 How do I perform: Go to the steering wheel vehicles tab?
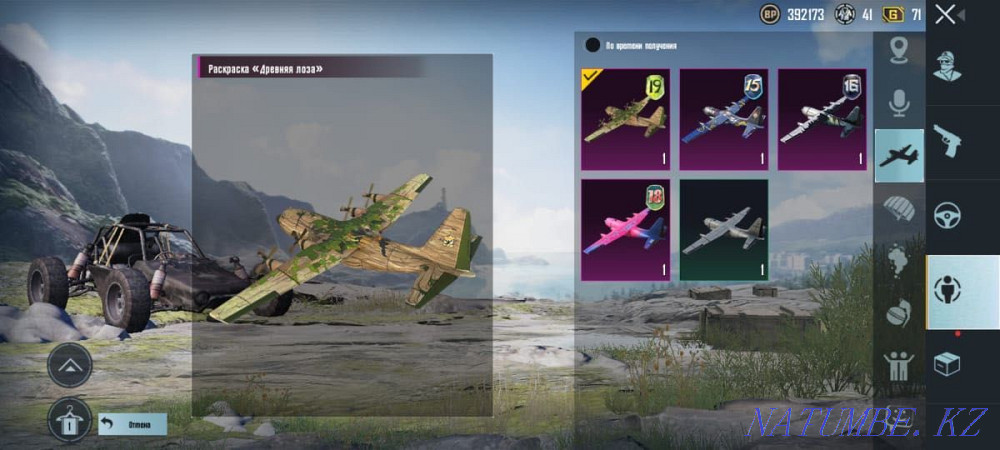pyautogui.click(x=946, y=215)
